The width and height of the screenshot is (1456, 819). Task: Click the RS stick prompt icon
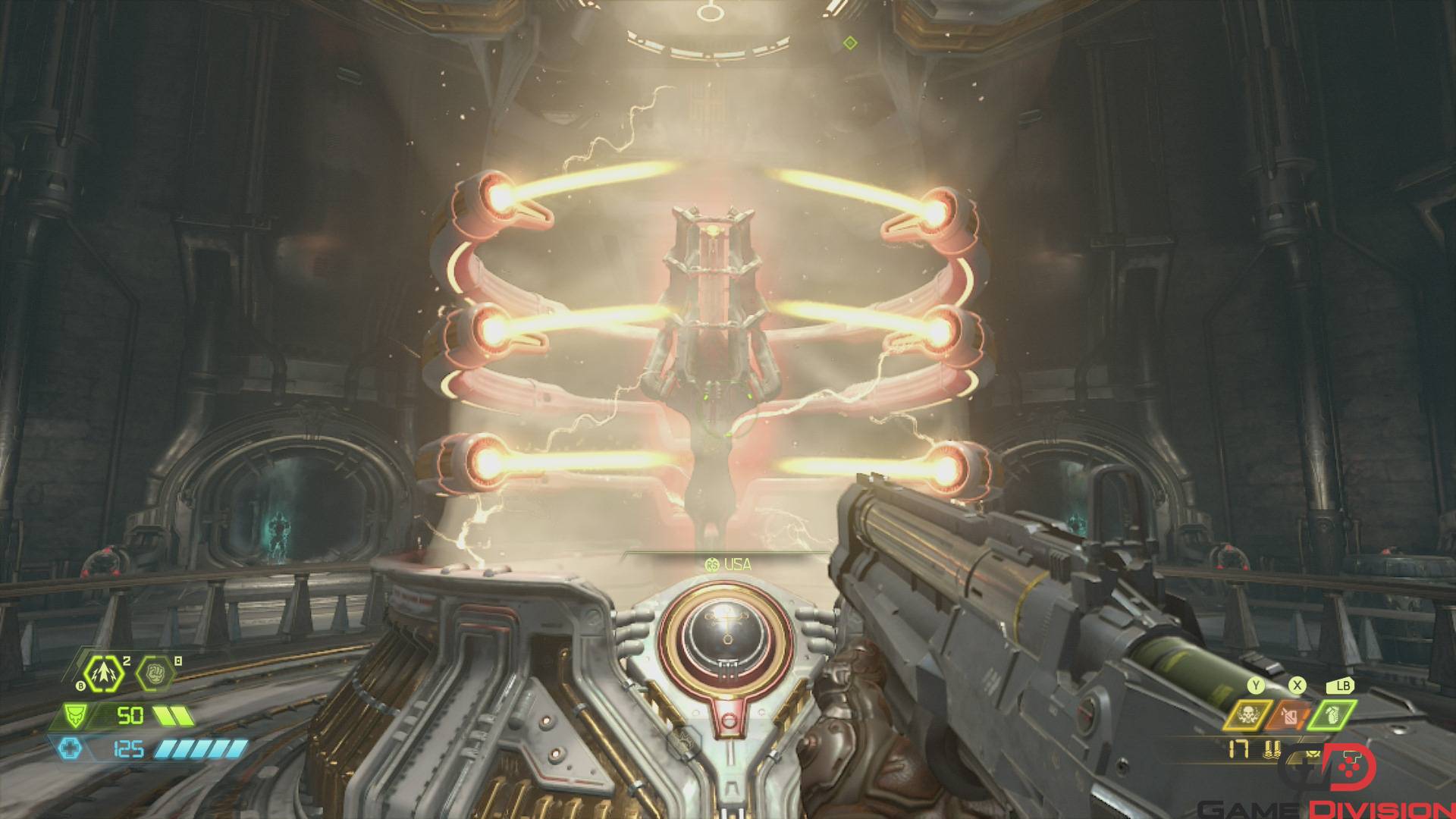click(x=711, y=564)
